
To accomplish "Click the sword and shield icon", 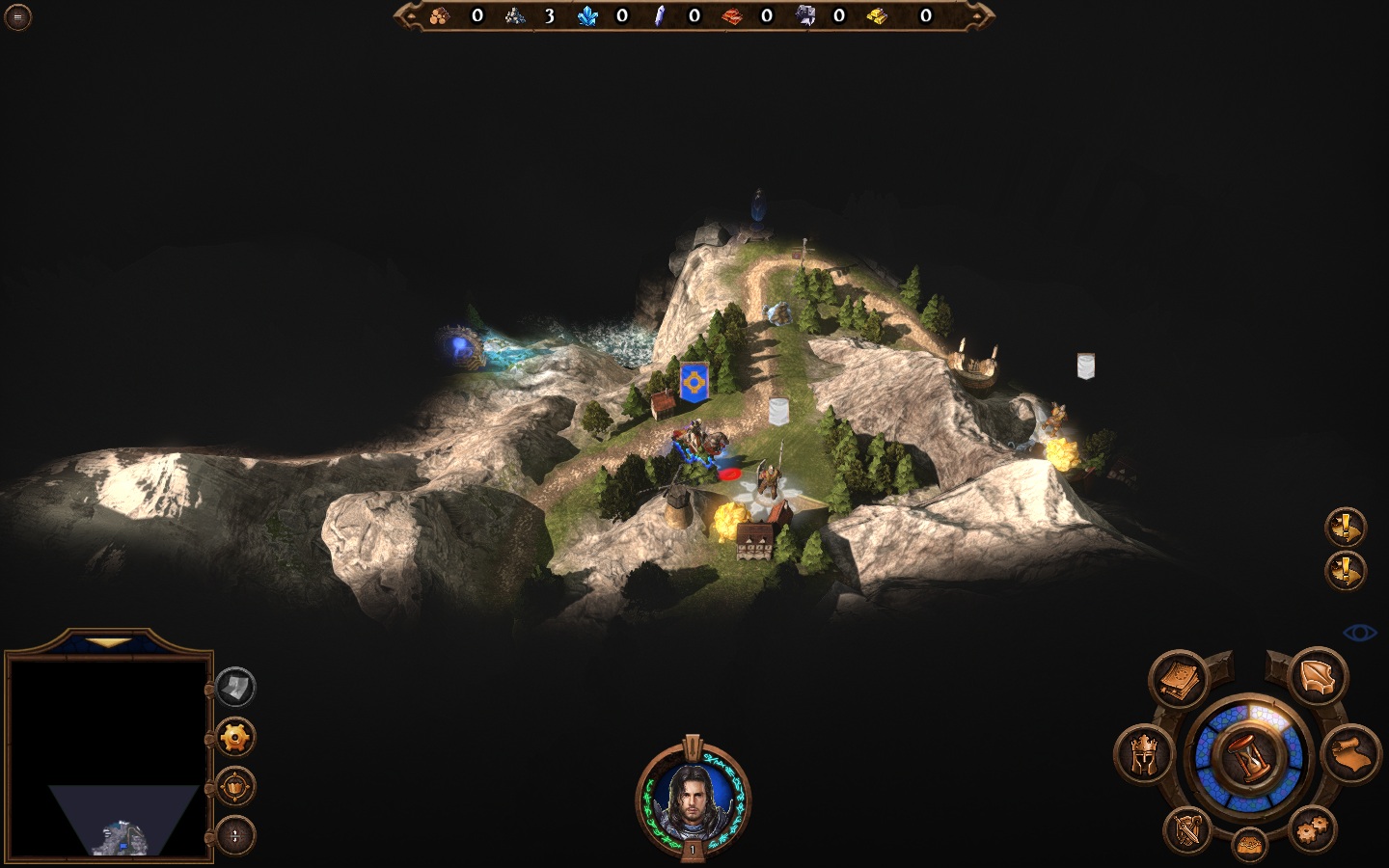I will coord(1188,827).
